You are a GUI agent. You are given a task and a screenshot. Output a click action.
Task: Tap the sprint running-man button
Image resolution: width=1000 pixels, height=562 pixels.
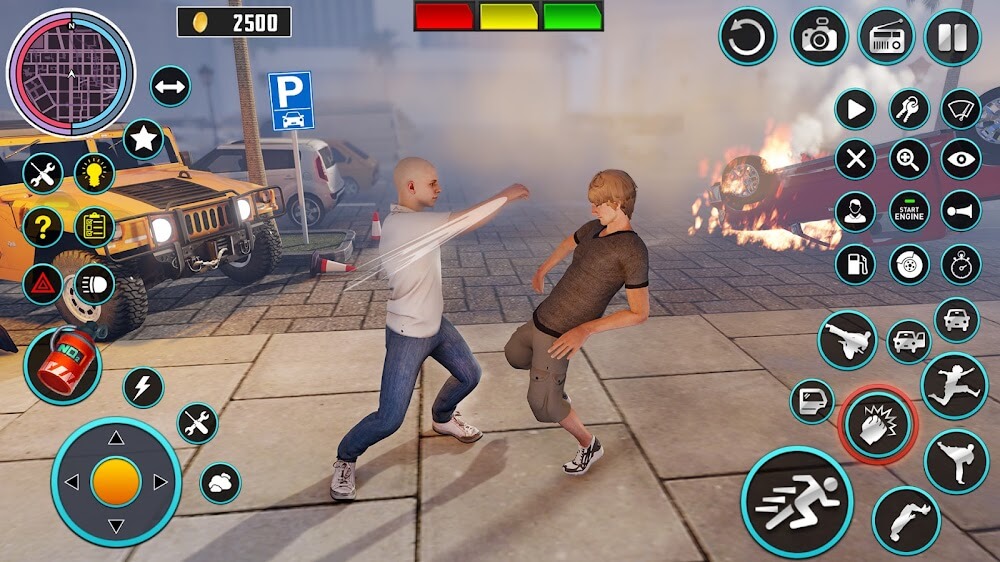pyautogui.click(x=796, y=501)
